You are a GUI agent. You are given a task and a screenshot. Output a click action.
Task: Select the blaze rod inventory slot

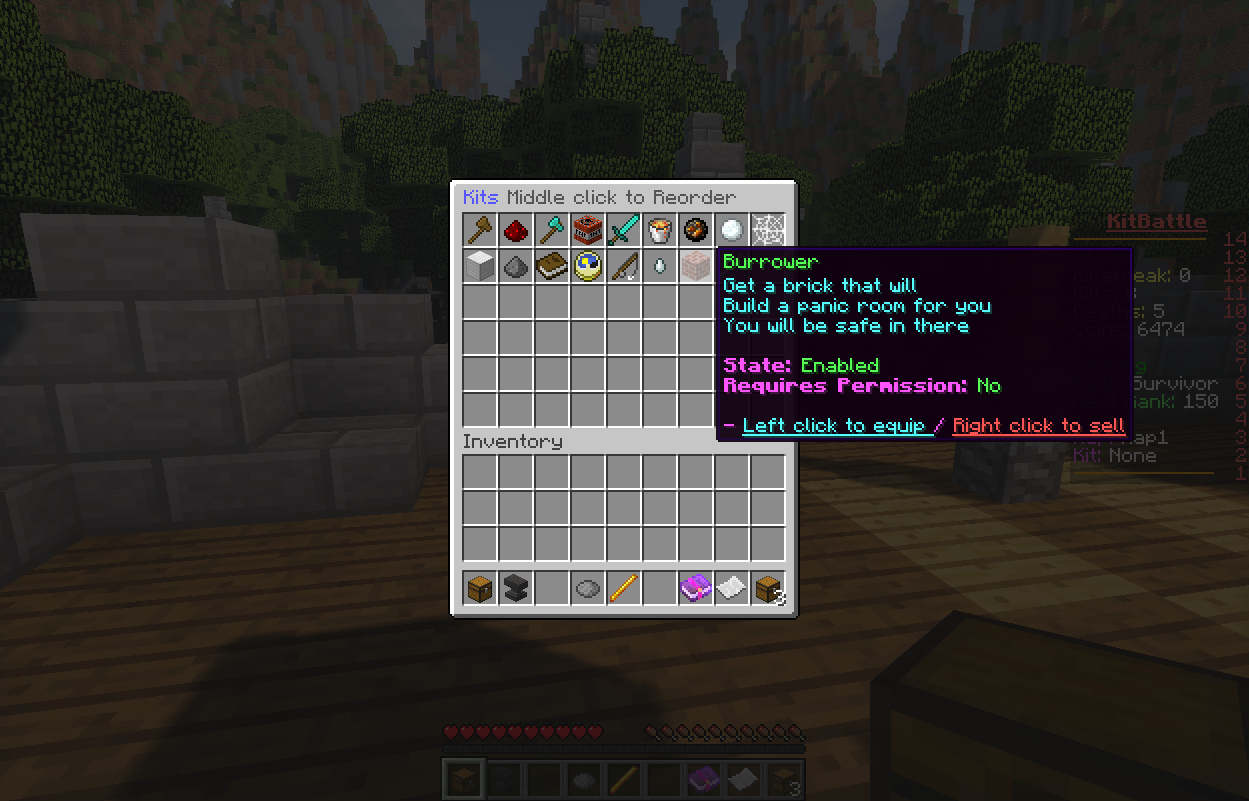[624, 588]
